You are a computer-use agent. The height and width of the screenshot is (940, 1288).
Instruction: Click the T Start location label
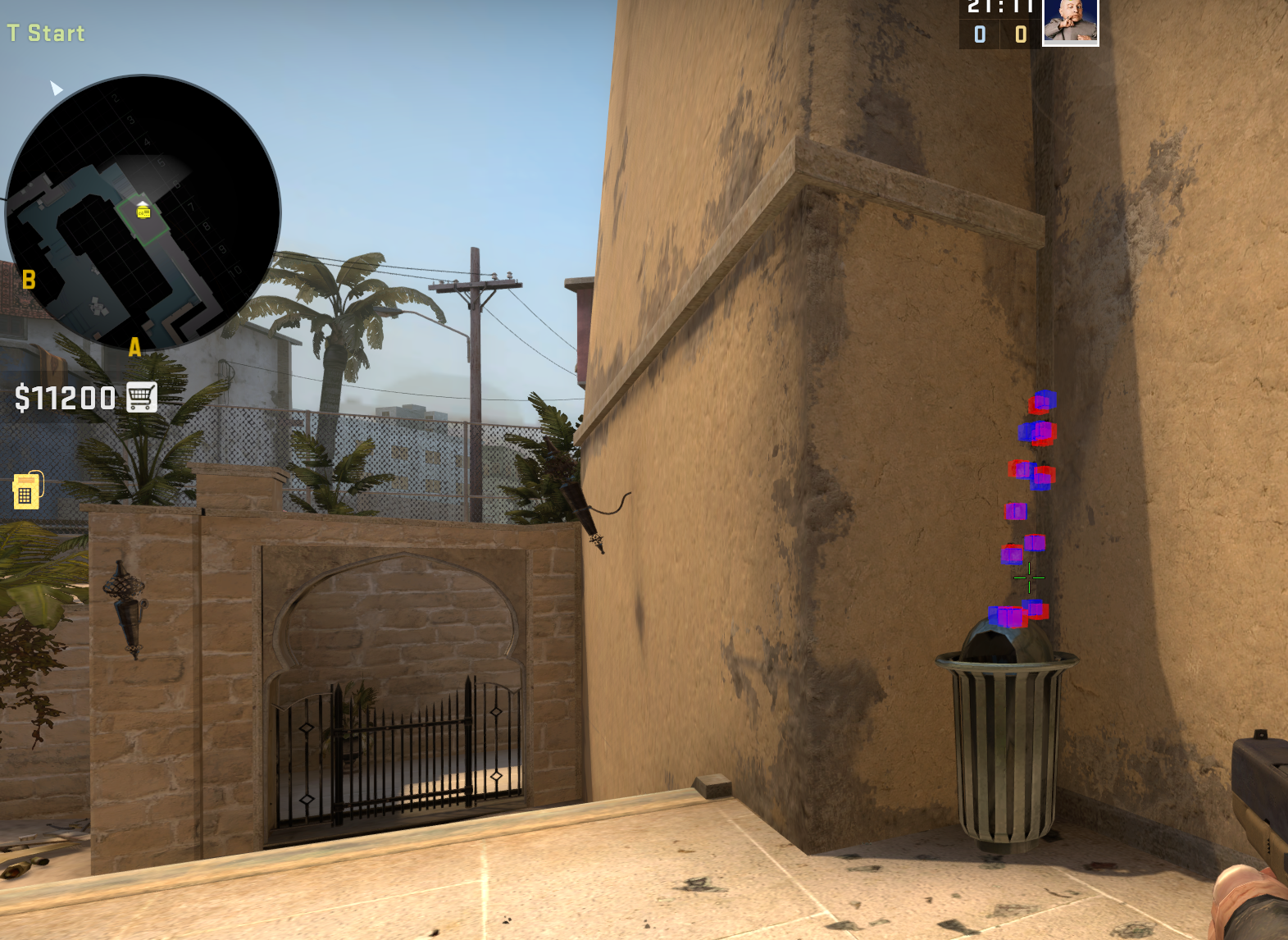point(45,33)
